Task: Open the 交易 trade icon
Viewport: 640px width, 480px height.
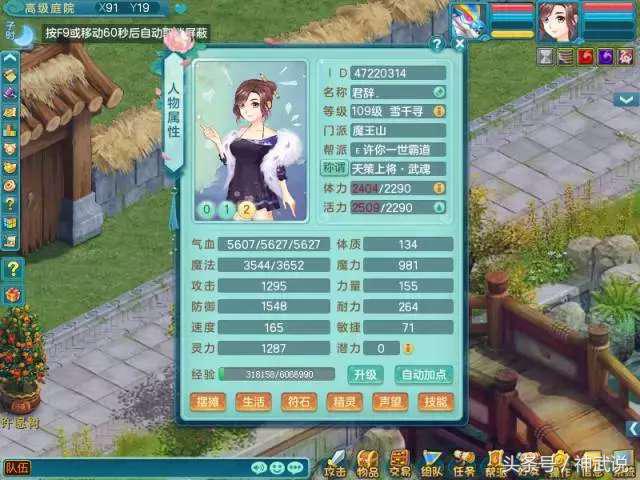Action: 400,464
